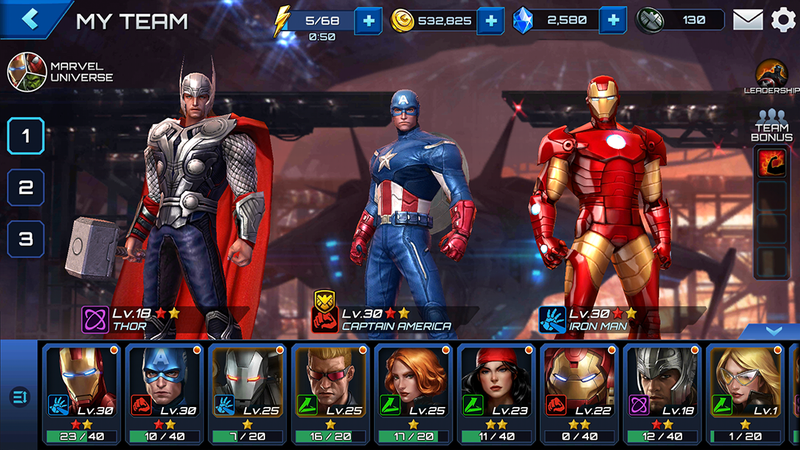
Task: Pick the Hawkeye roster card
Action: (329, 393)
